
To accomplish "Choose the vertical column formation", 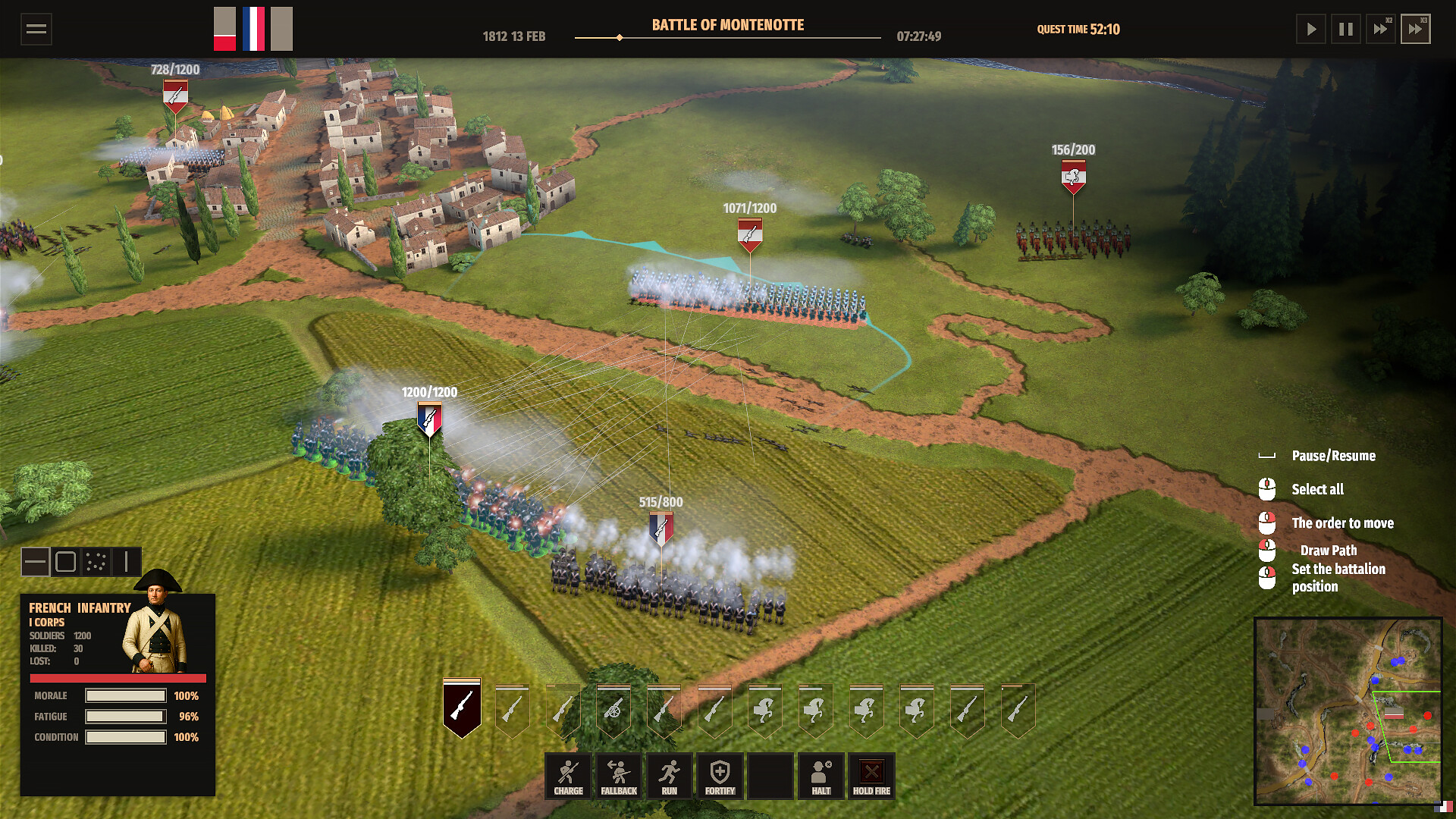I will (127, 562).
